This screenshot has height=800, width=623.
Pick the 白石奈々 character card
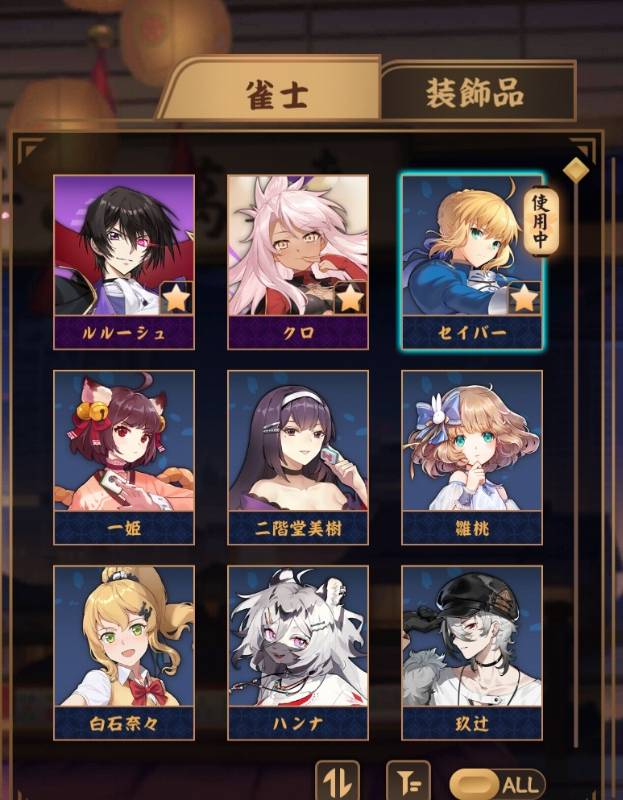pos(124,652)
